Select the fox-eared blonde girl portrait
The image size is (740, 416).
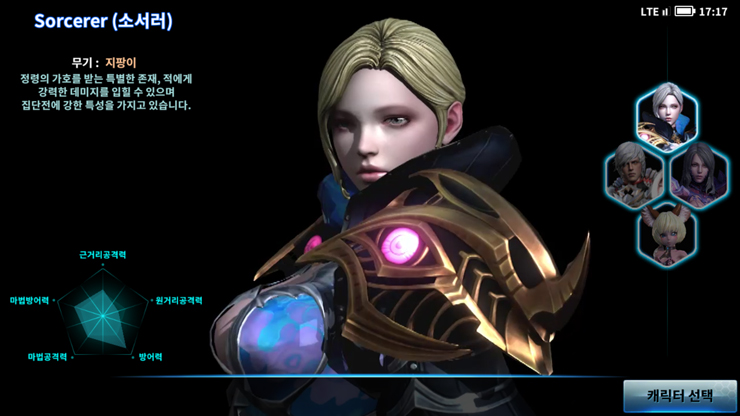(667, 233)
